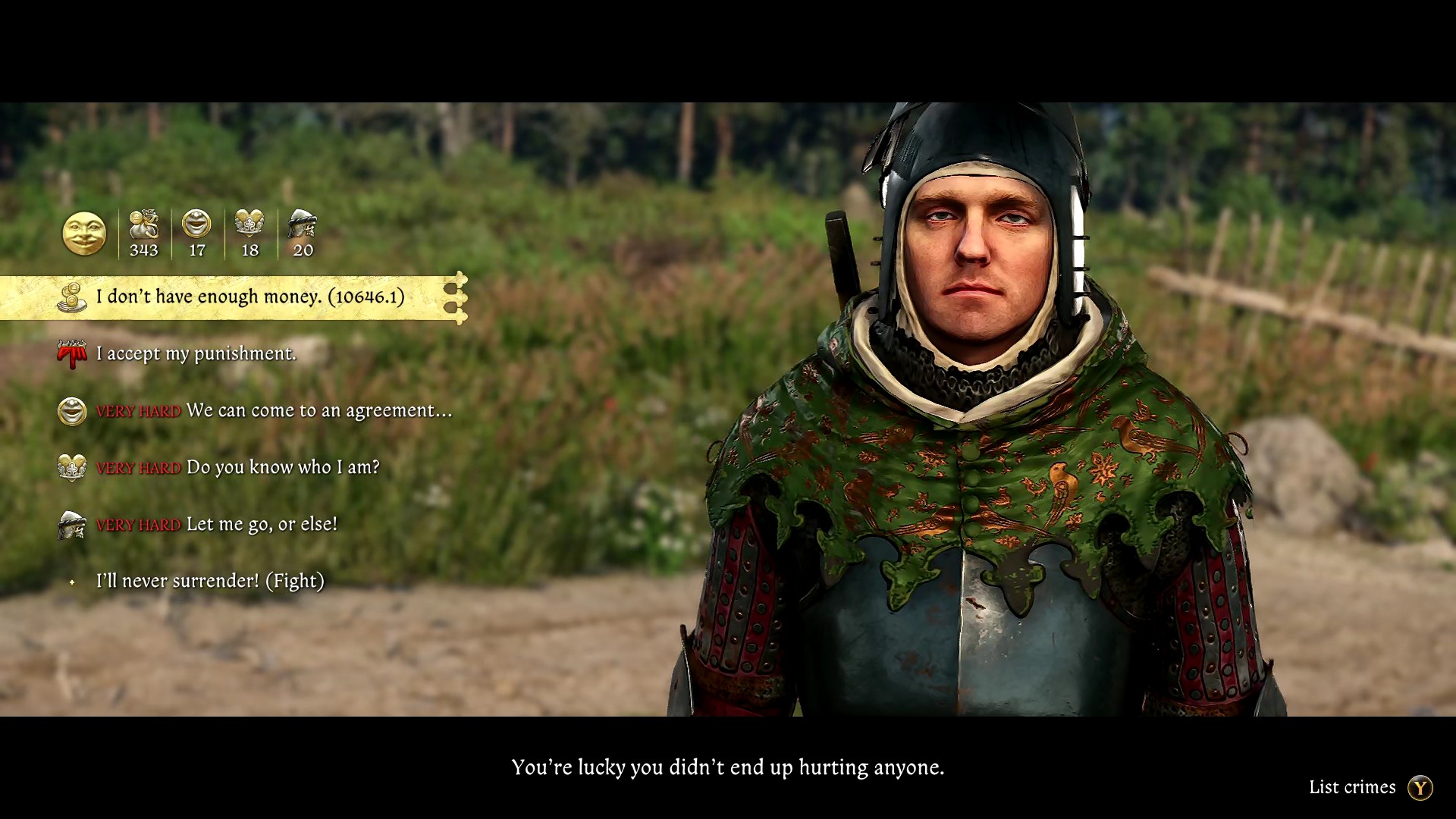Click the heart icon beside 'Do you know who I am?'

click(x=71, y=467)
